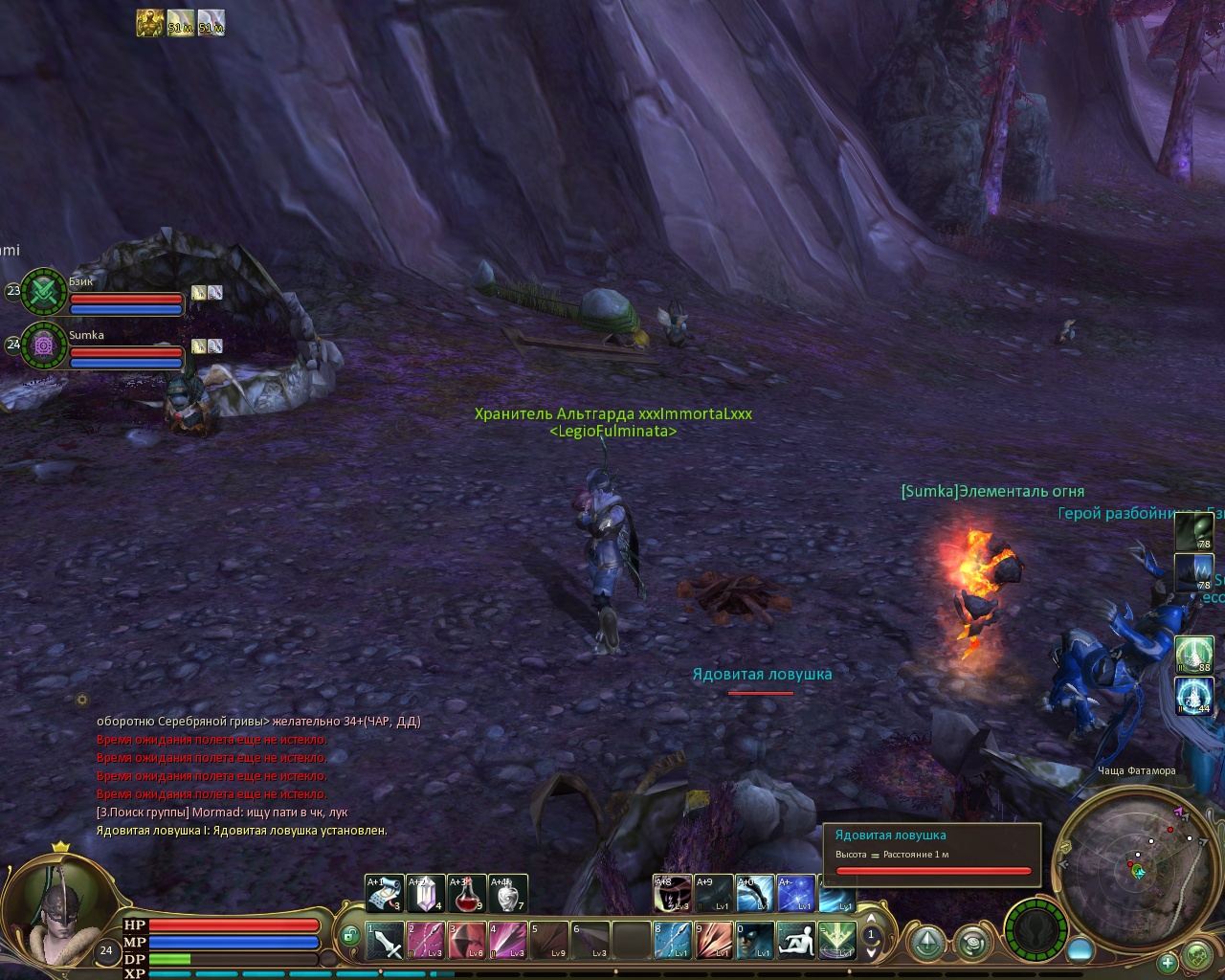Drink the red health potion
This screenshot has width=1225, height=980.
click(467, 894)
